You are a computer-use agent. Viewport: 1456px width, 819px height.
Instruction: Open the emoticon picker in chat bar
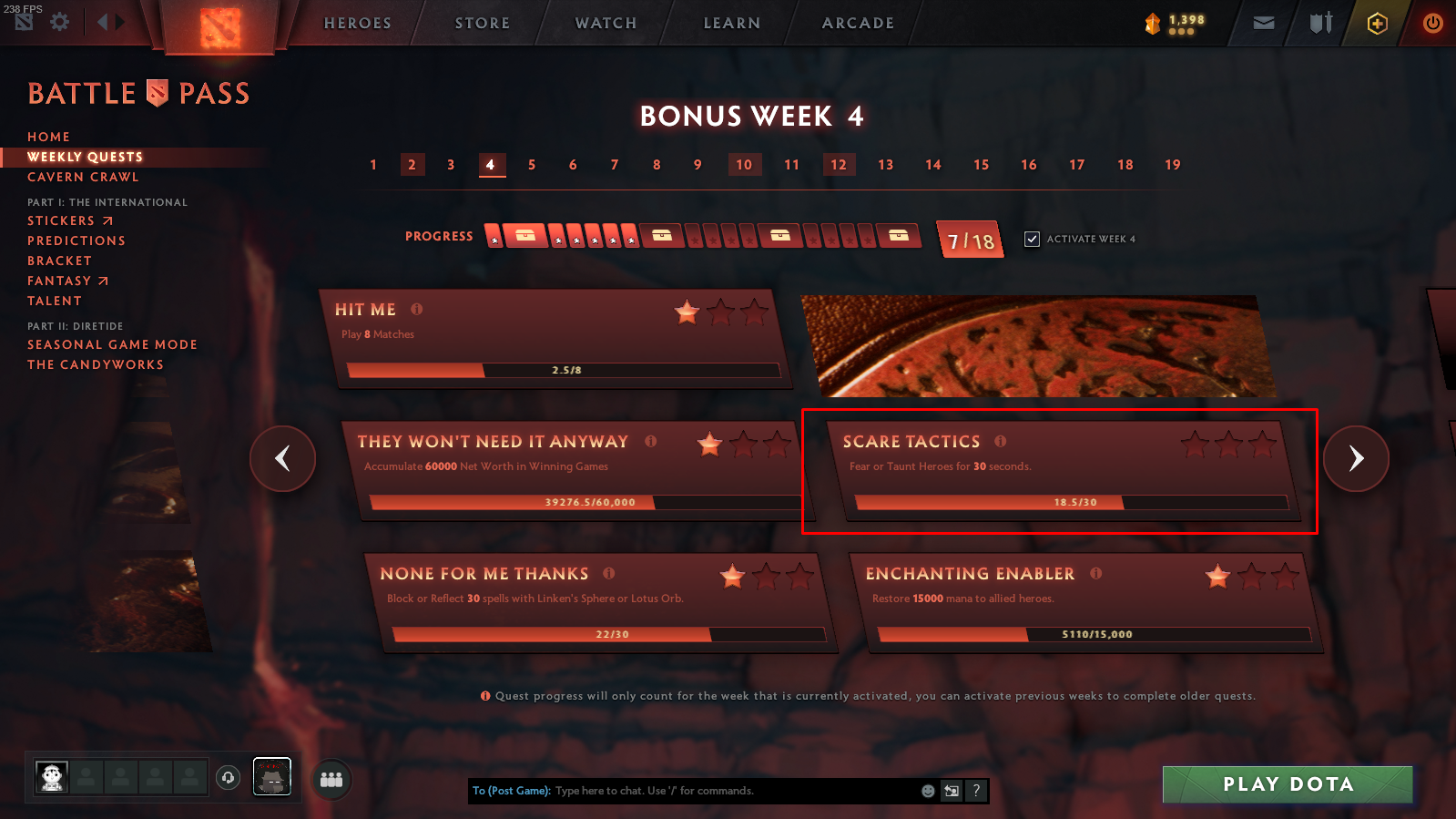click(926, 791)
